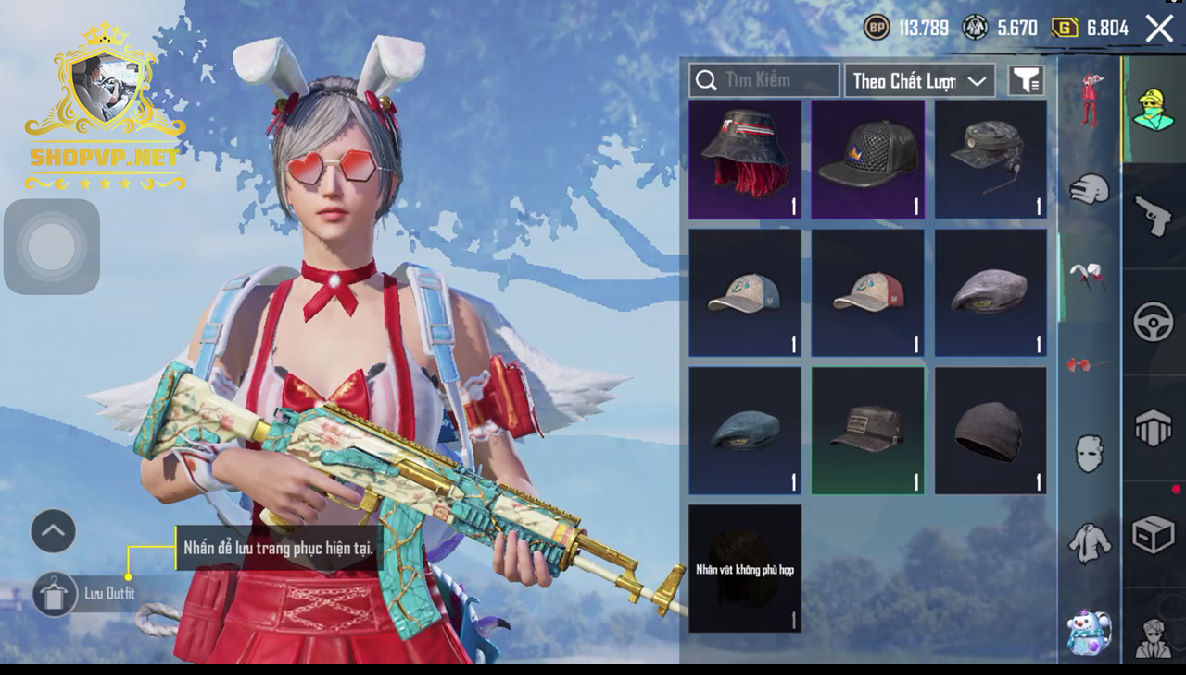Switch to the jacket clothing subcategory
1186x675 pixels.
pyautogui.click(x=1089, y=543)
